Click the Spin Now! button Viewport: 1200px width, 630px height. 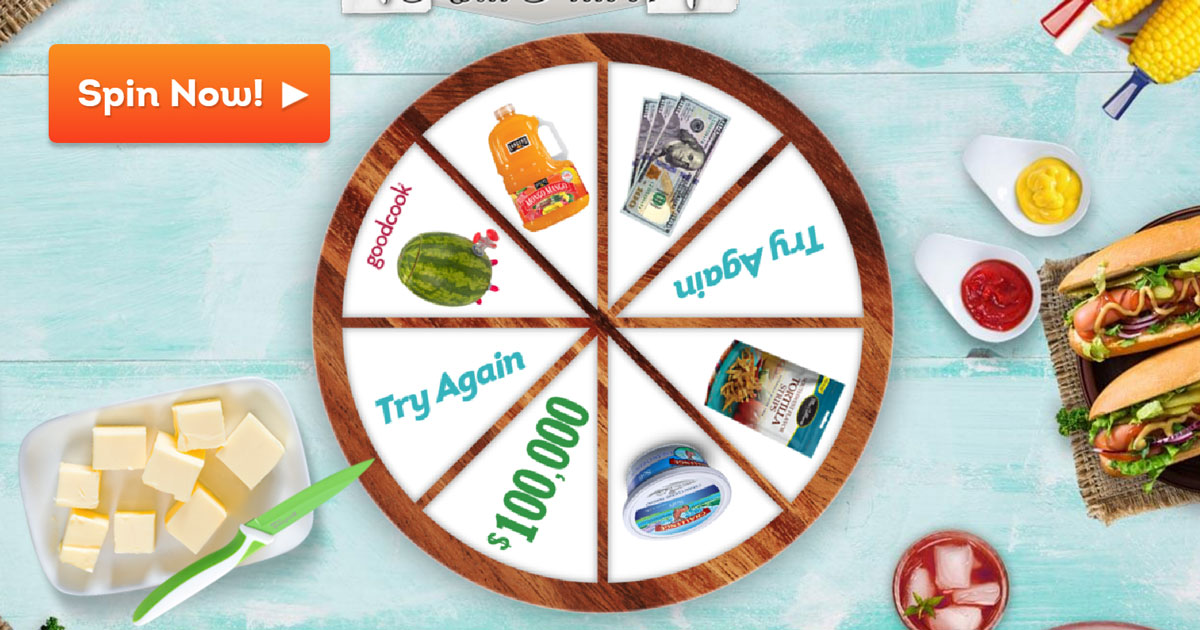pyautogui.click(x=189, y=94)
